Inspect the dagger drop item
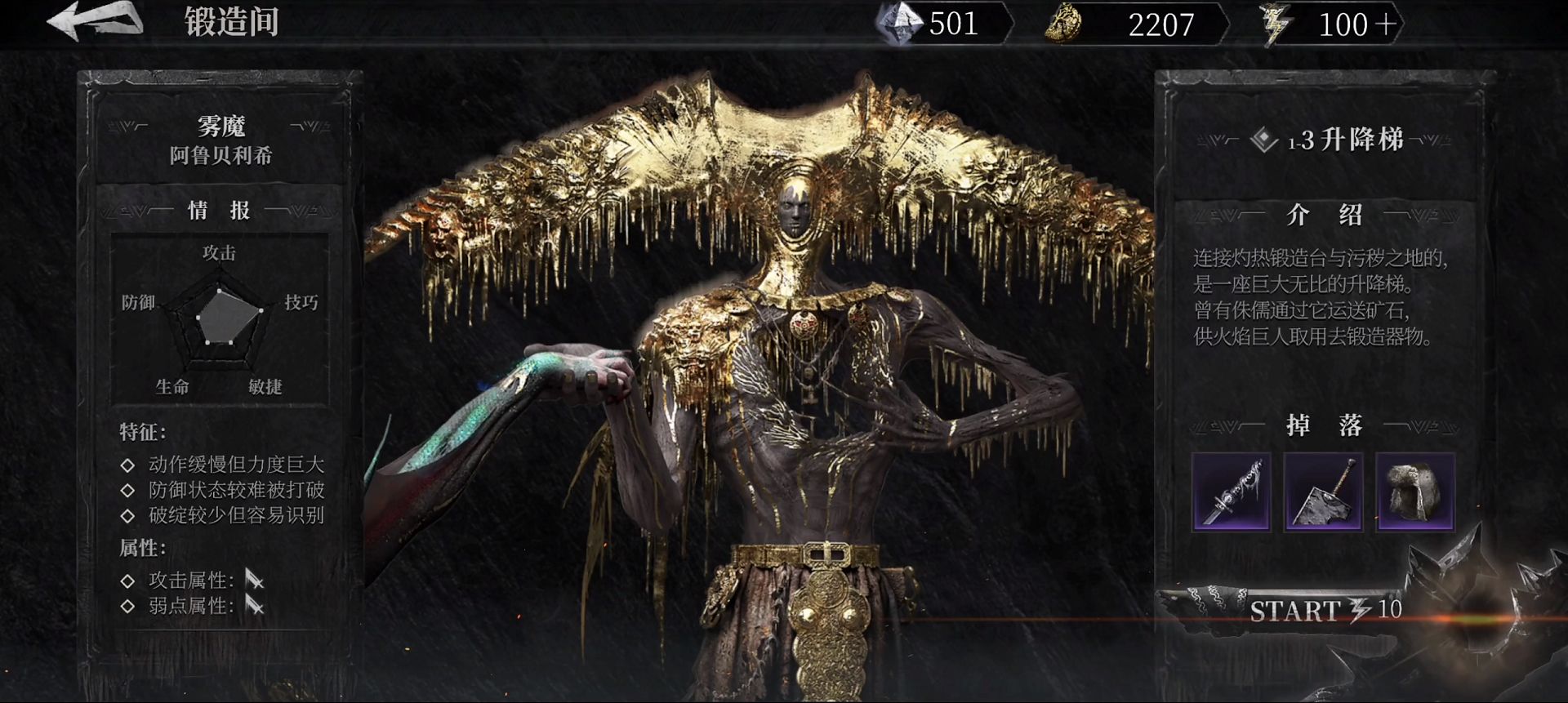The height and width of the screenshot is (703, 1568). click(x=1231, y=492)
